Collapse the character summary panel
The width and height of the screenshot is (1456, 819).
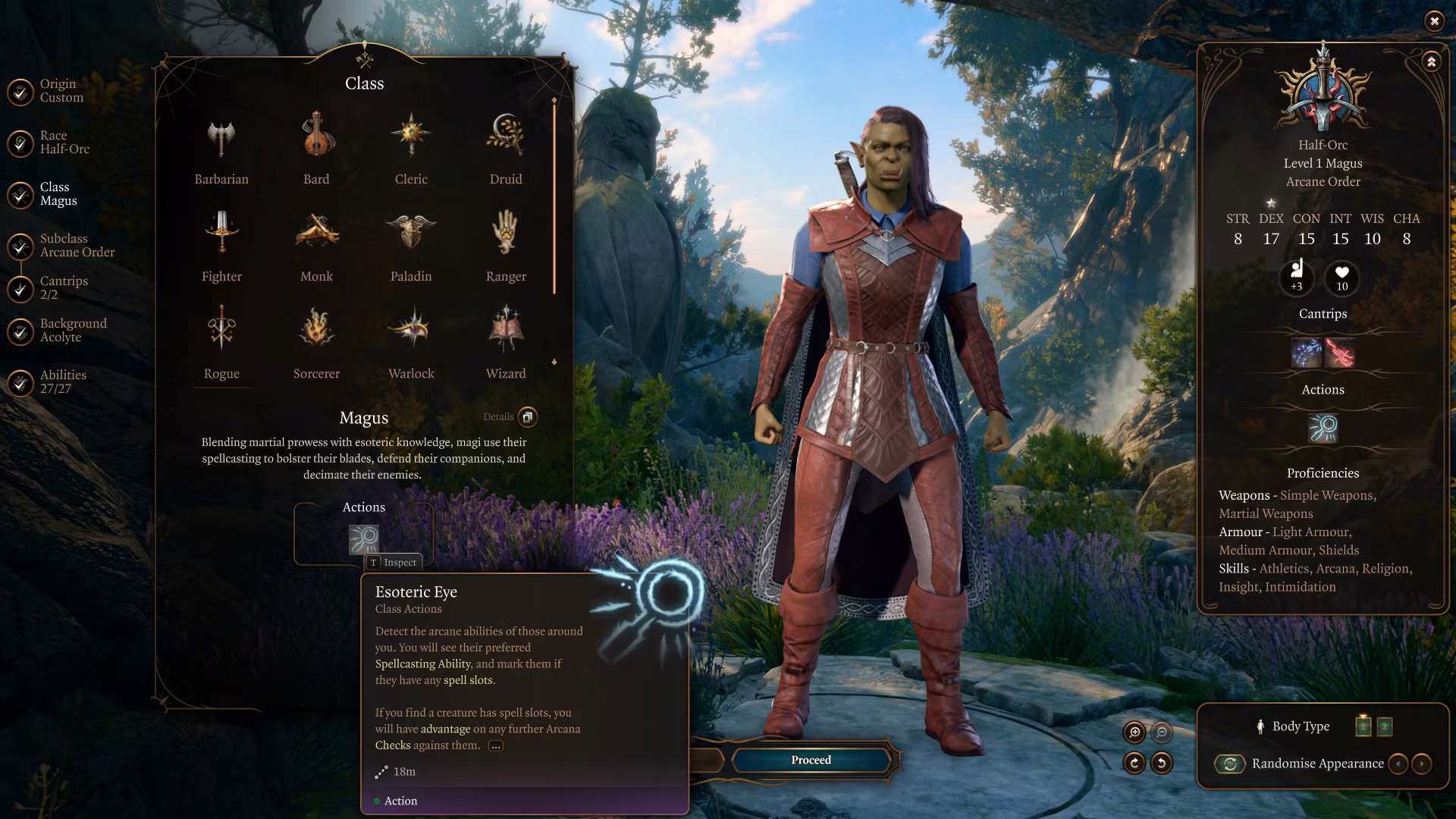pyautogui.click(x=1431, y=61)
